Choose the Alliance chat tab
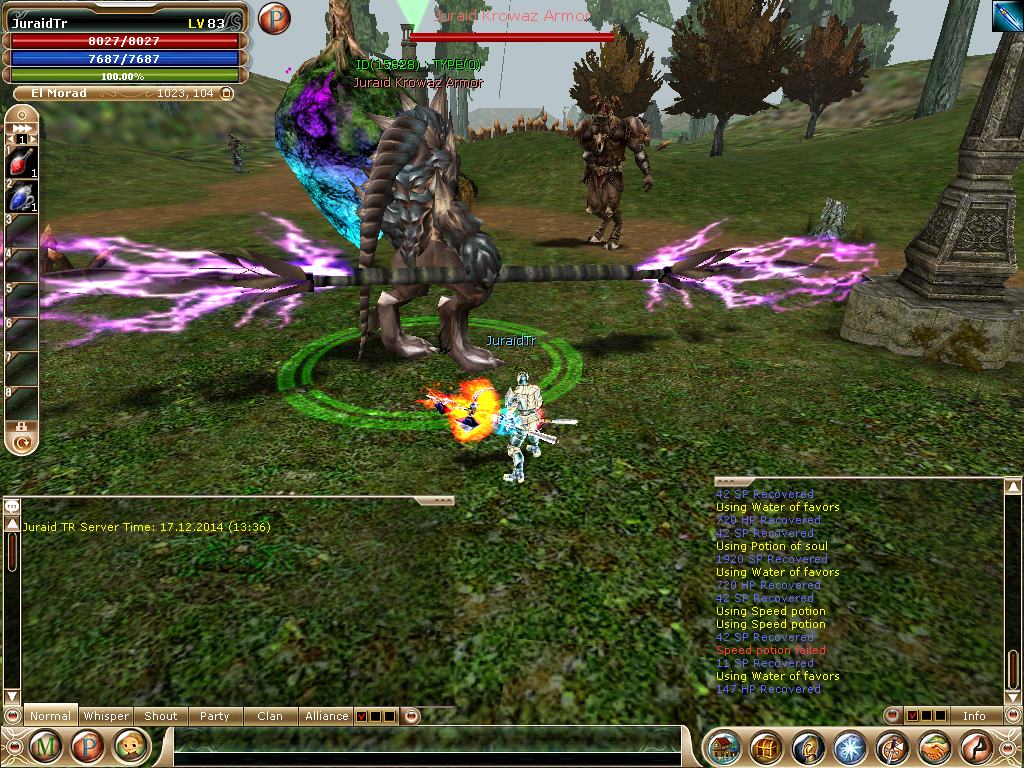Screen dimensions: 1024x768 point(327,716)
